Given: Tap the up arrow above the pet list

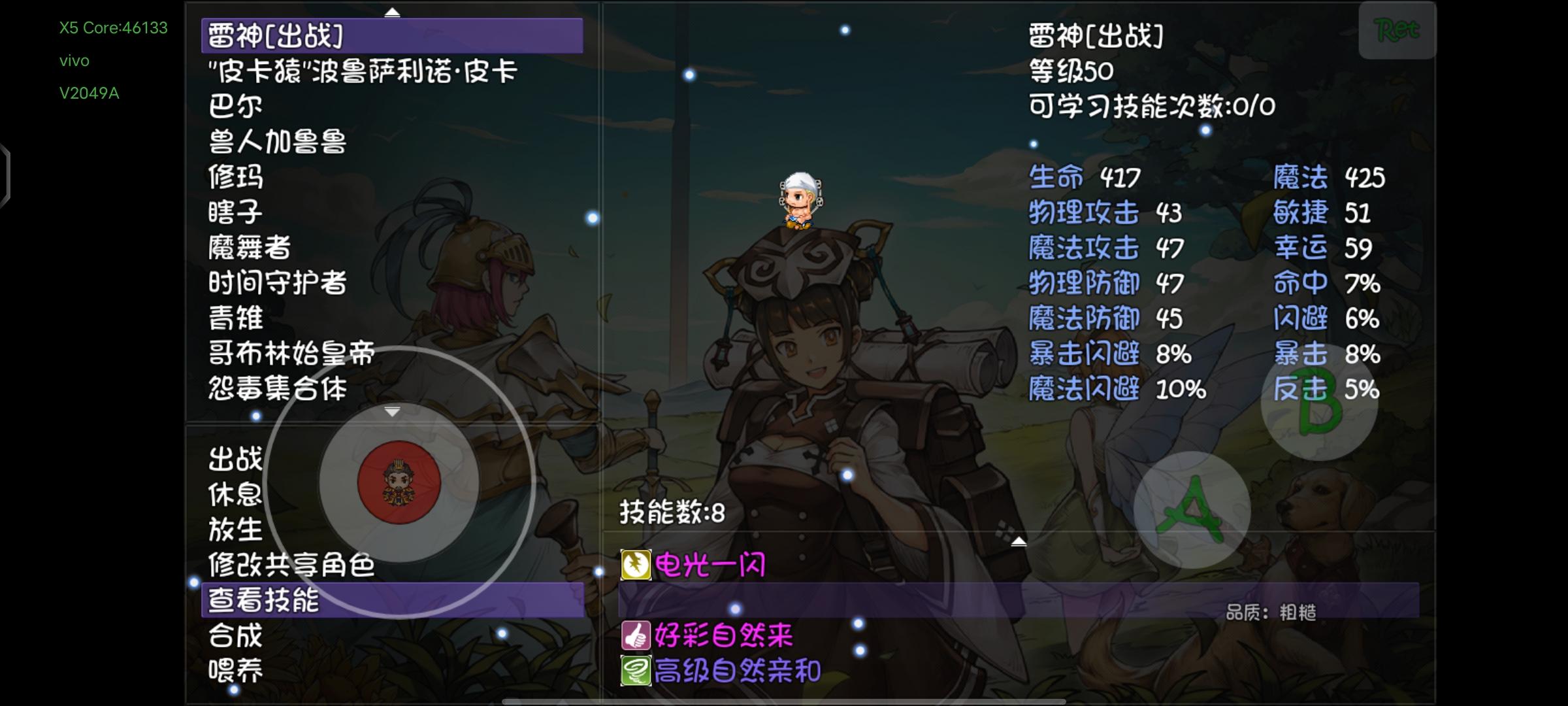Looking at the screenshot, I should point(392,11).
